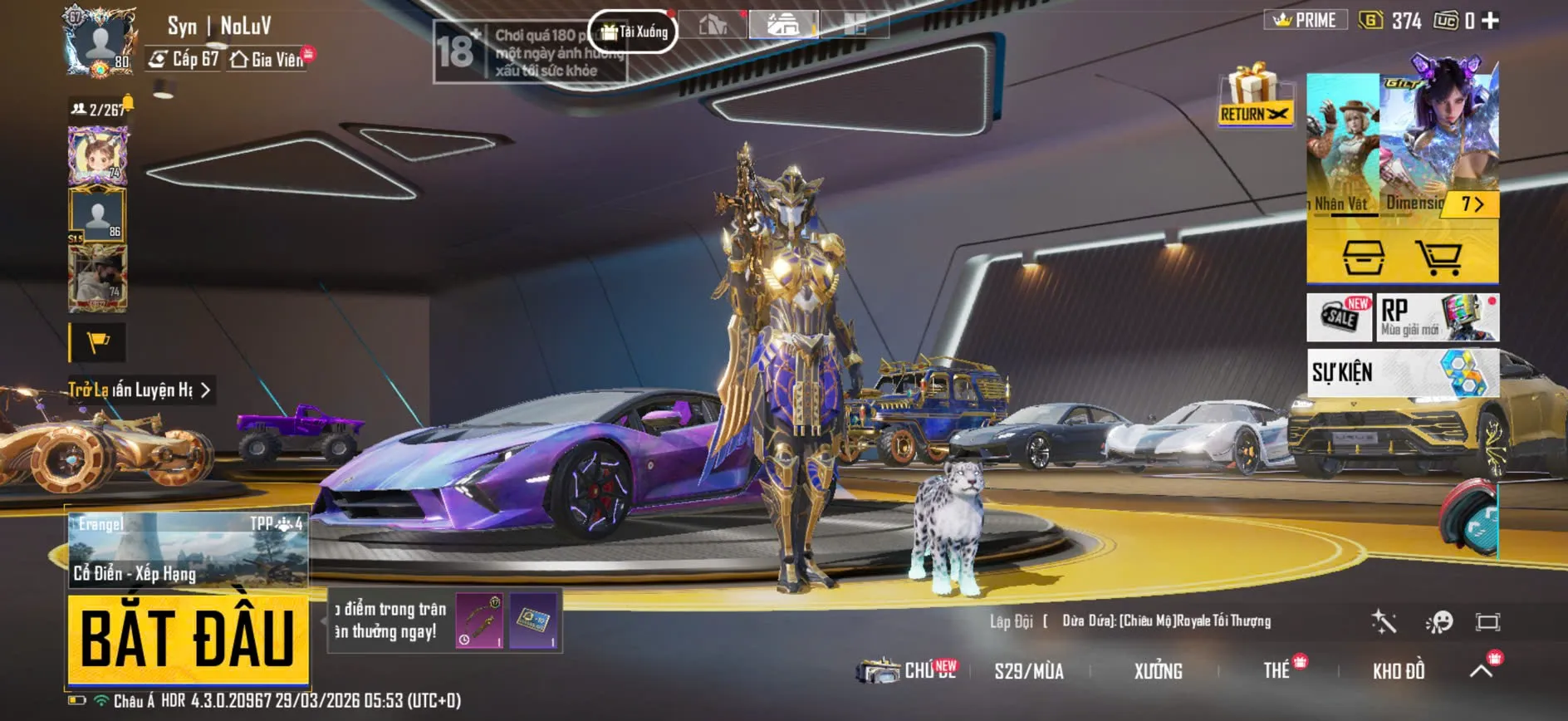Open the SALE new offers banner
1568x721 pixels.
tap(1340, 317)
